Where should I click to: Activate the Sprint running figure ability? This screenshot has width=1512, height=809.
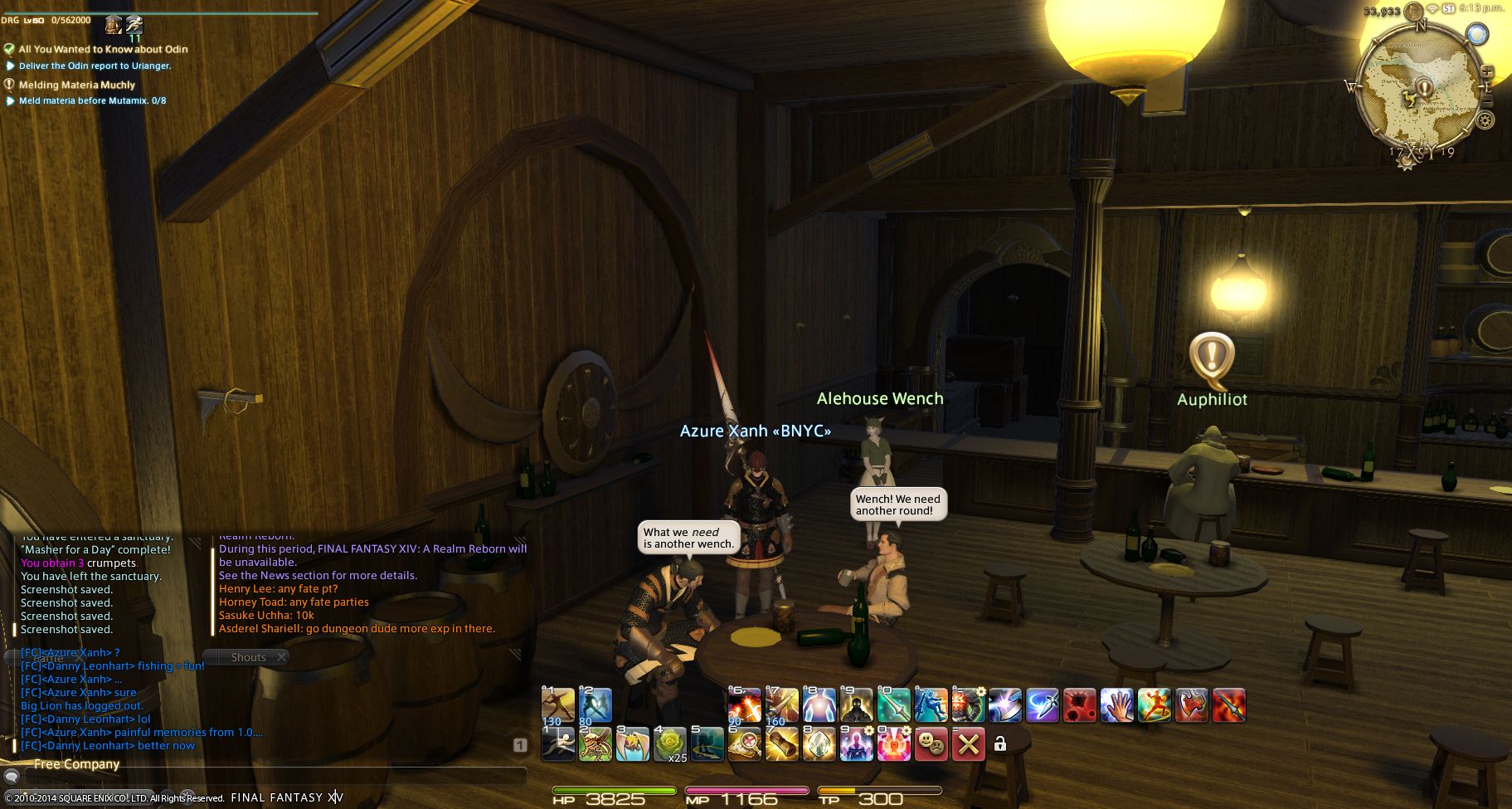pyautogui.click(x=558, y=744)
